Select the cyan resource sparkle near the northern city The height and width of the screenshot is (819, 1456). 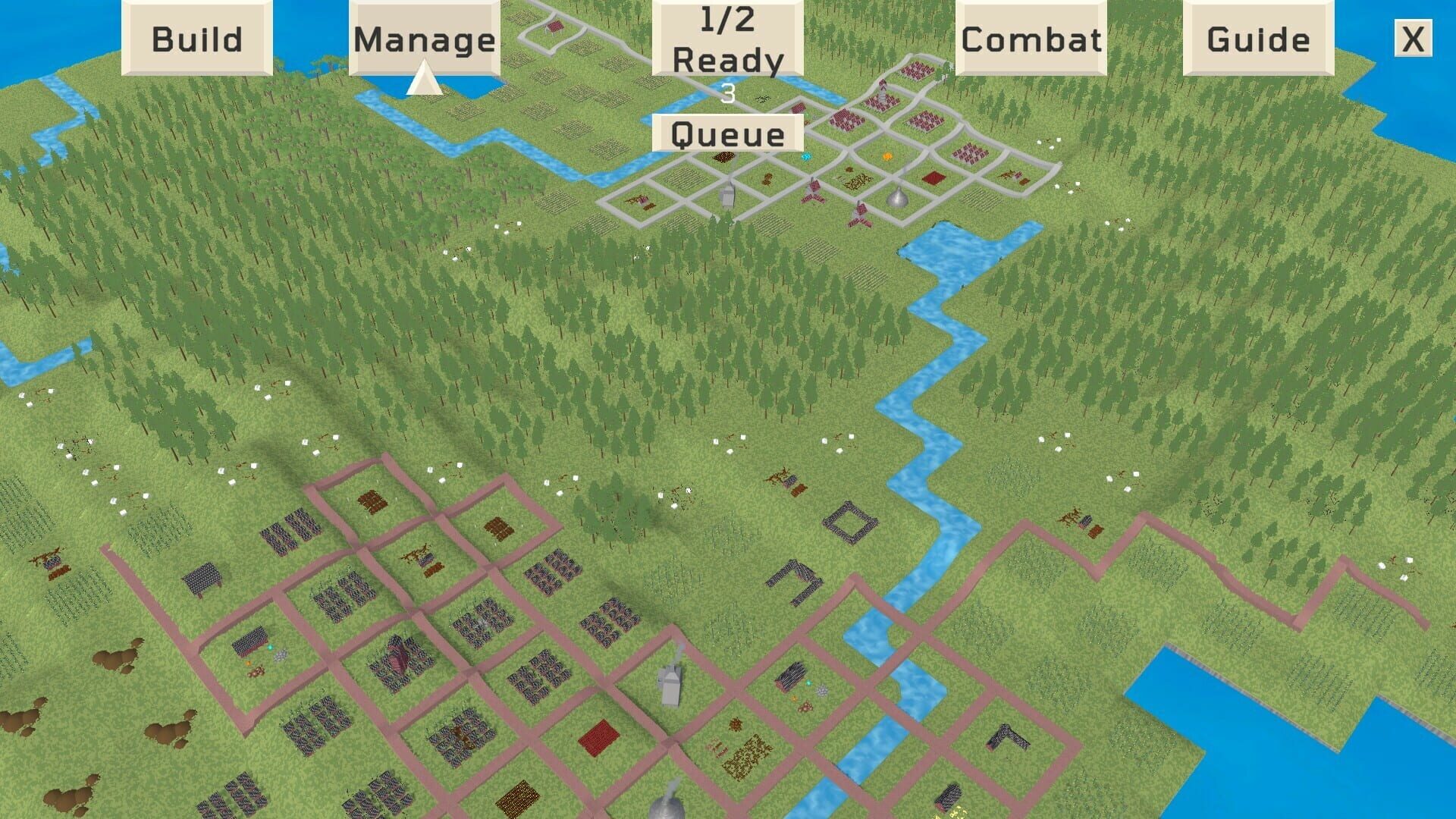pyautogui.click(x=806, y=157)
